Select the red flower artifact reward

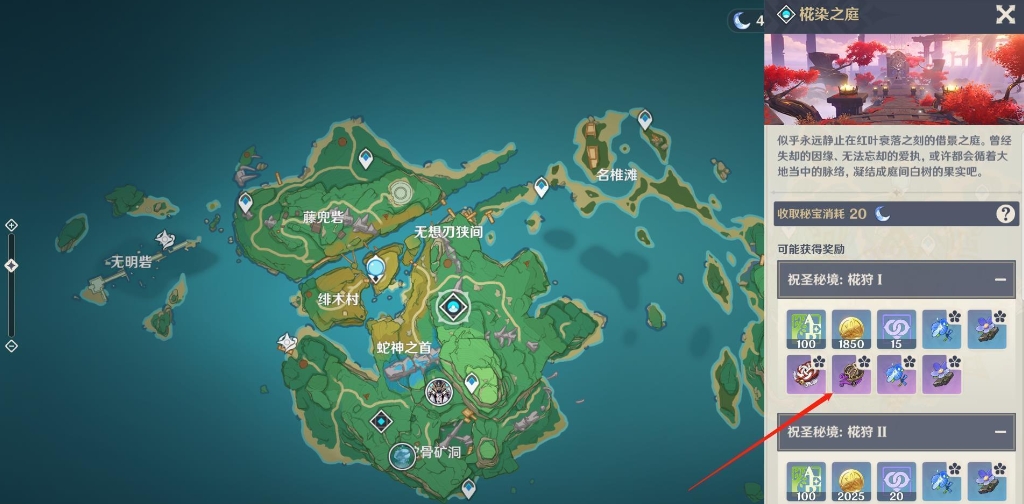click(806, 374)
